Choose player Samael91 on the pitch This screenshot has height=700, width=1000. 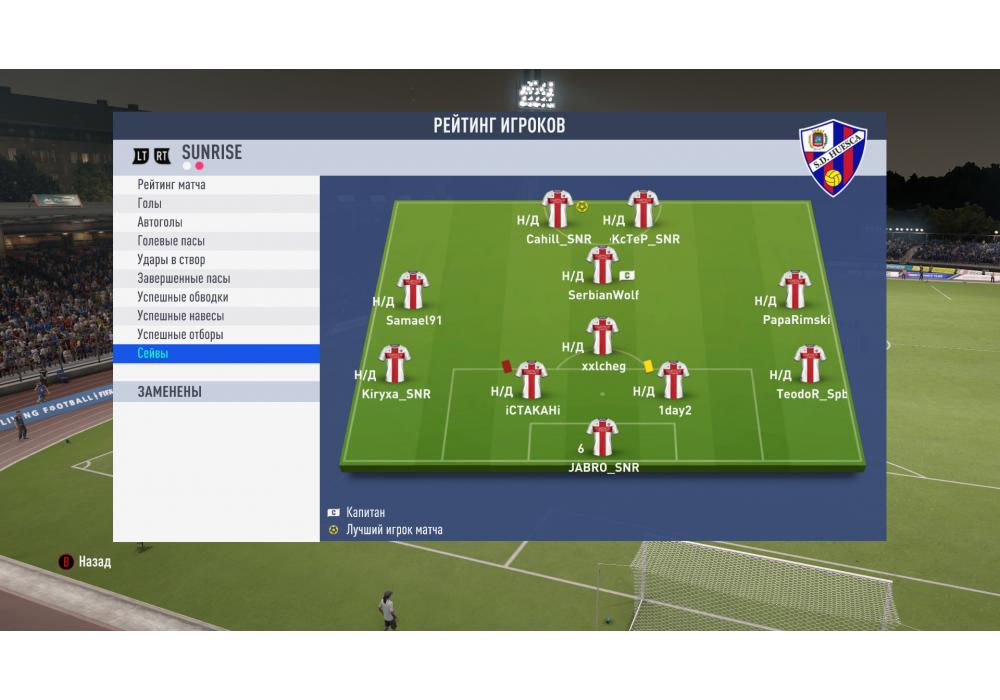412,291
